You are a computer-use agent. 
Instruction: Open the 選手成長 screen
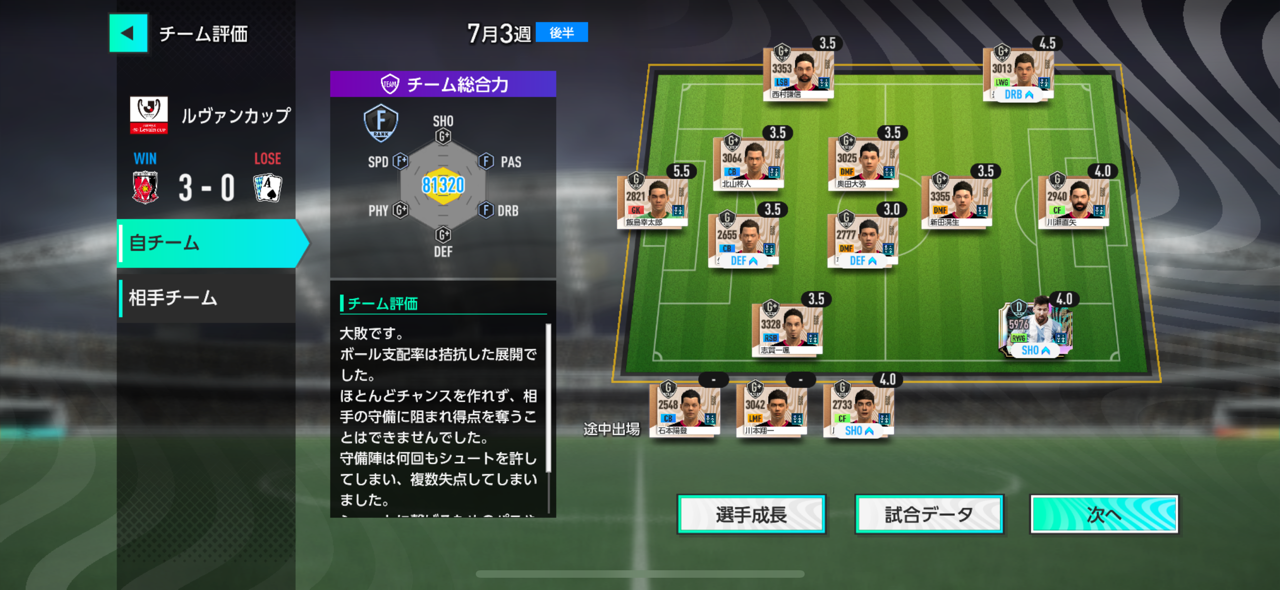point(751,515)
